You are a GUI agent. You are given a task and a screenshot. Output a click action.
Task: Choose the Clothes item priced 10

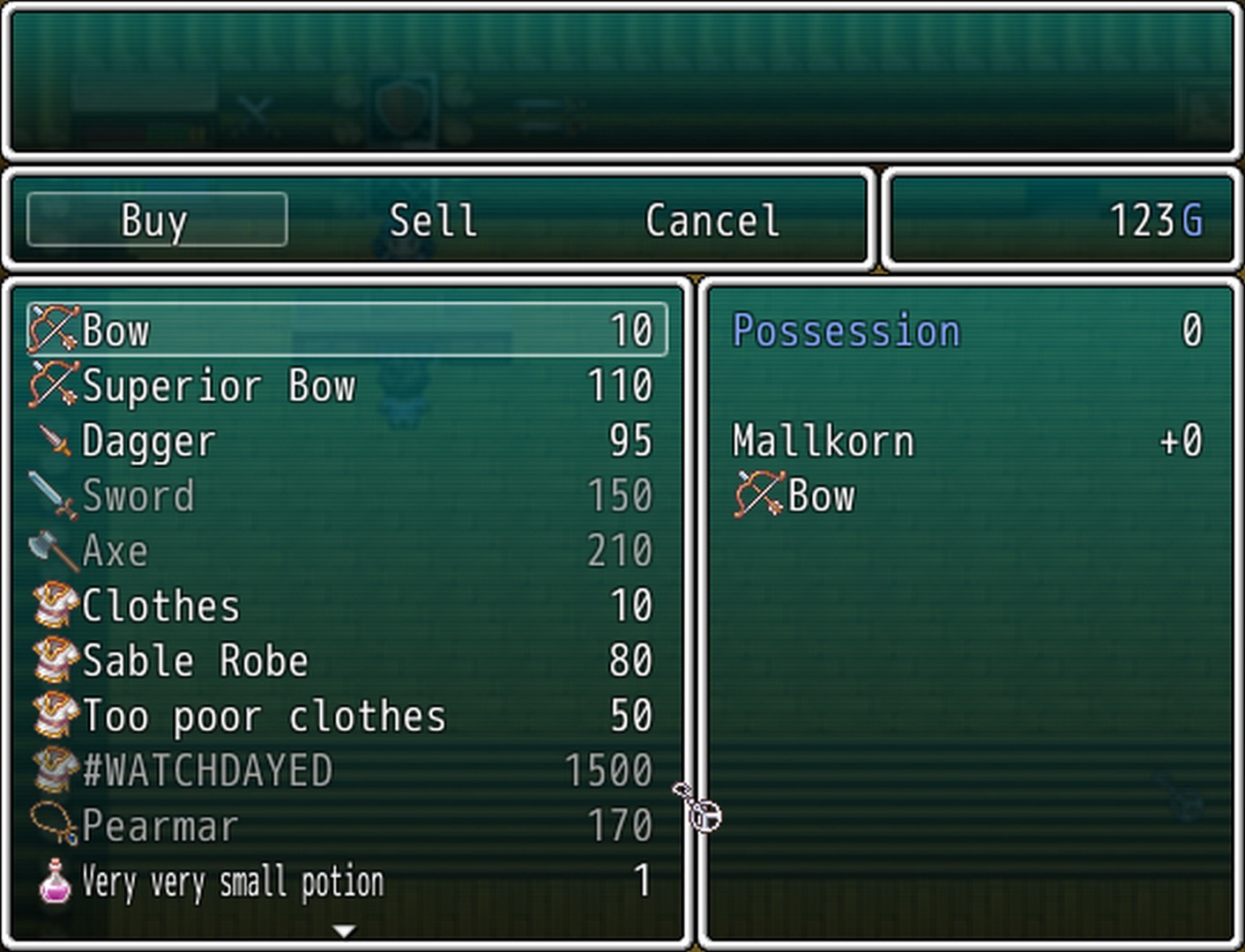[x=347, y=606]
